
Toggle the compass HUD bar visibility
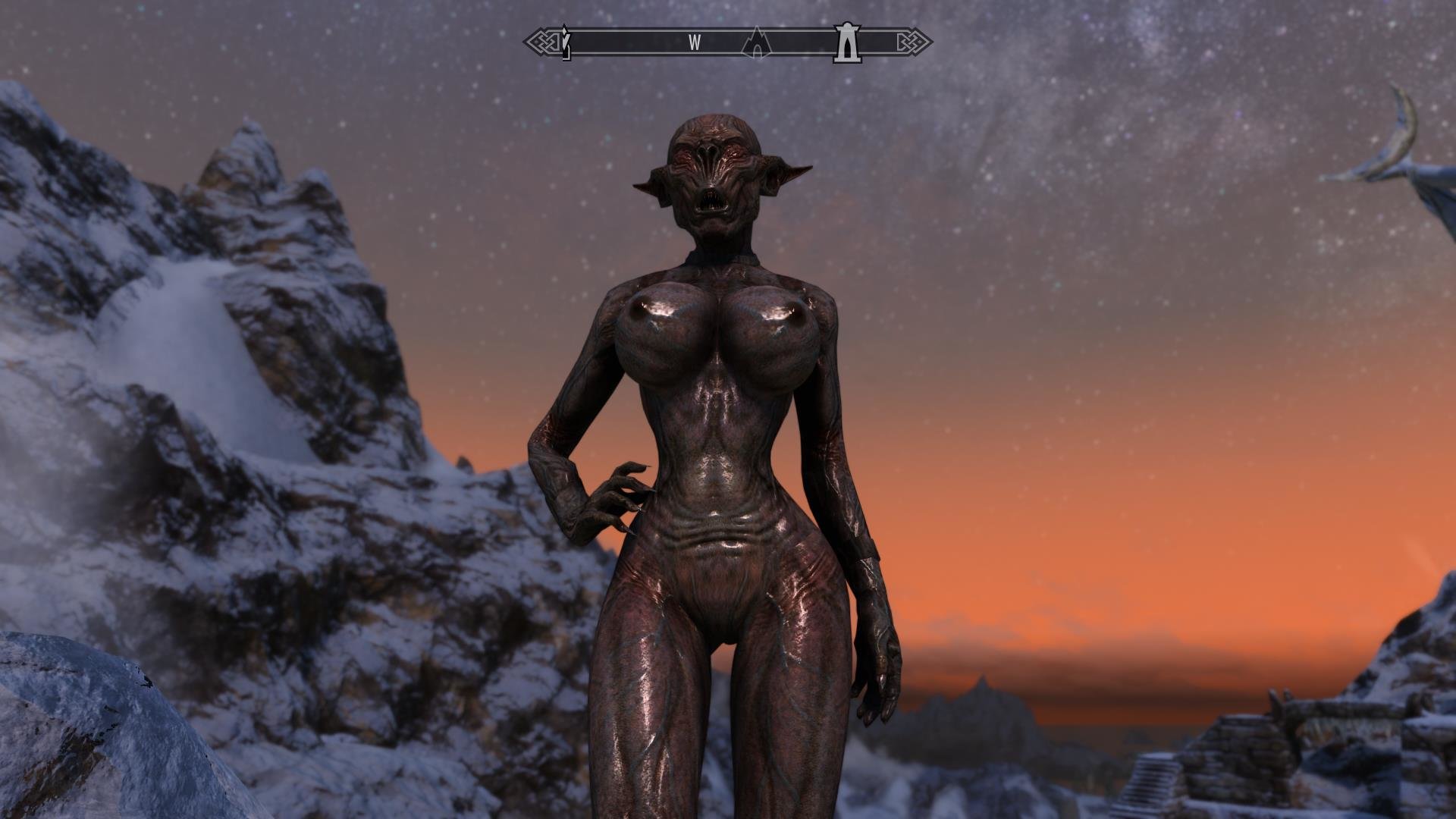point(728,42)
